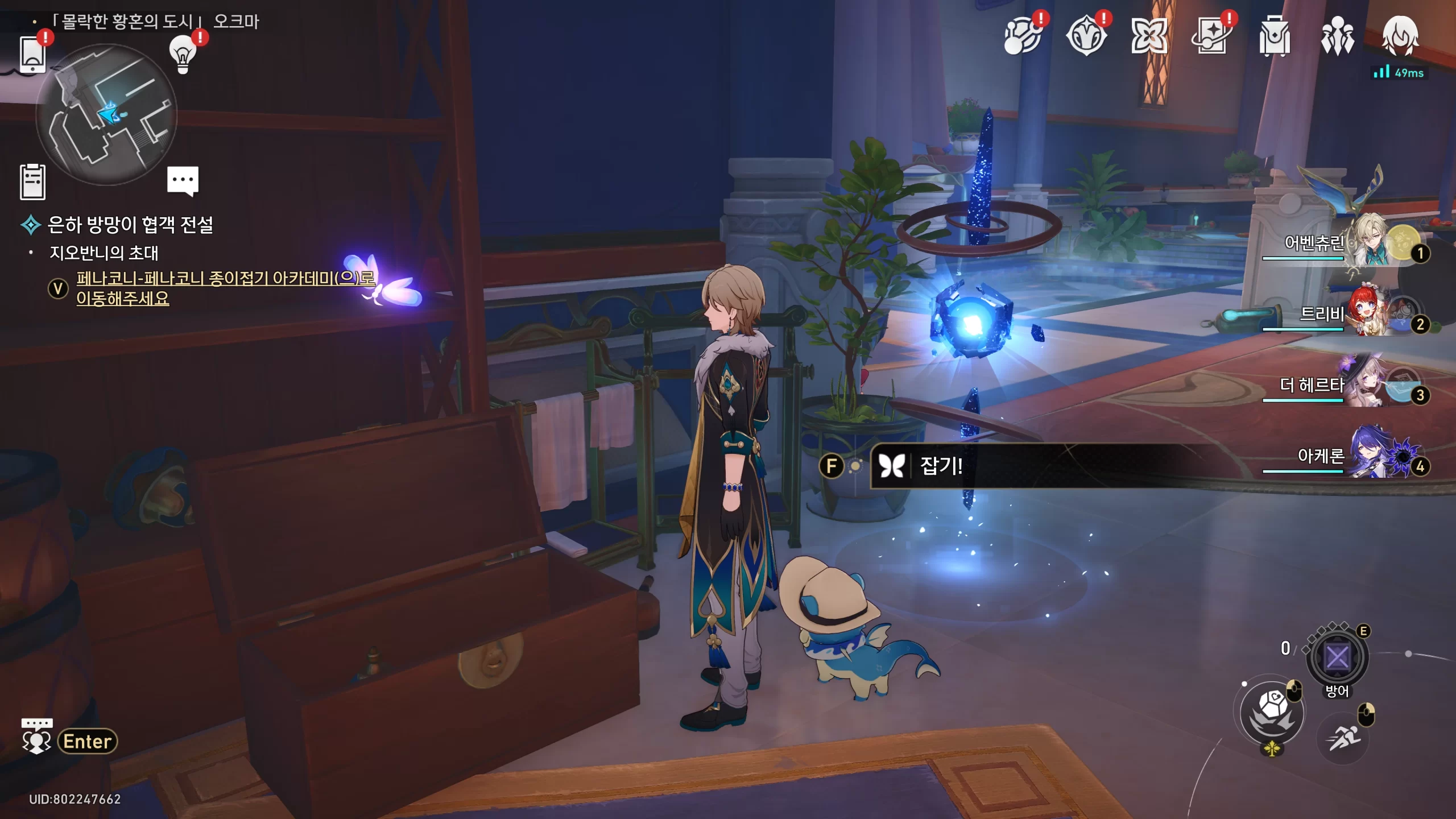Open the character portrait menu
This screenshot has height=819, width=1456.
coord(1400,37)
